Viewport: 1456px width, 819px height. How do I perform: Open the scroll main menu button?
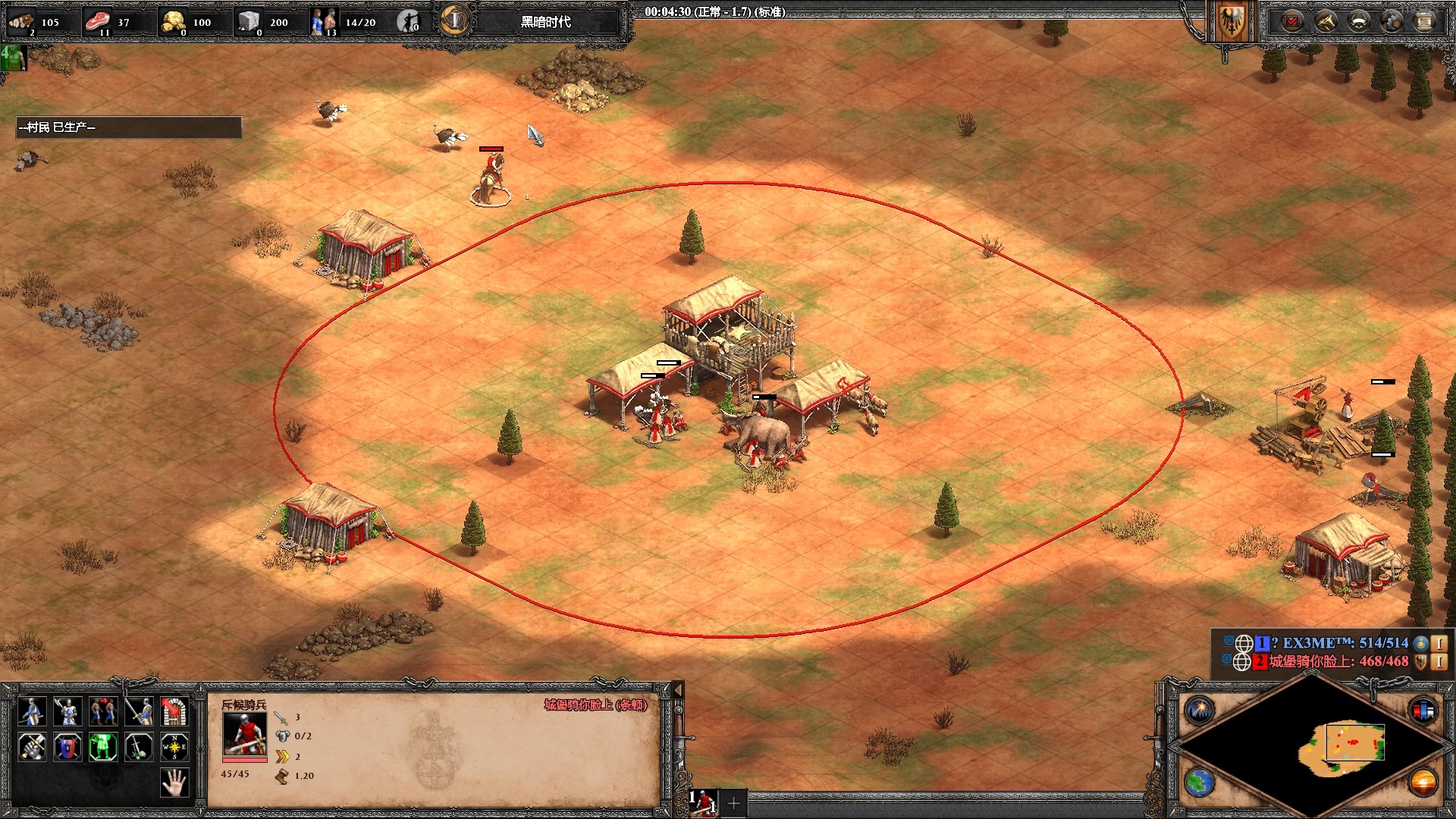pyautogui.click(x=1425, y=21)
